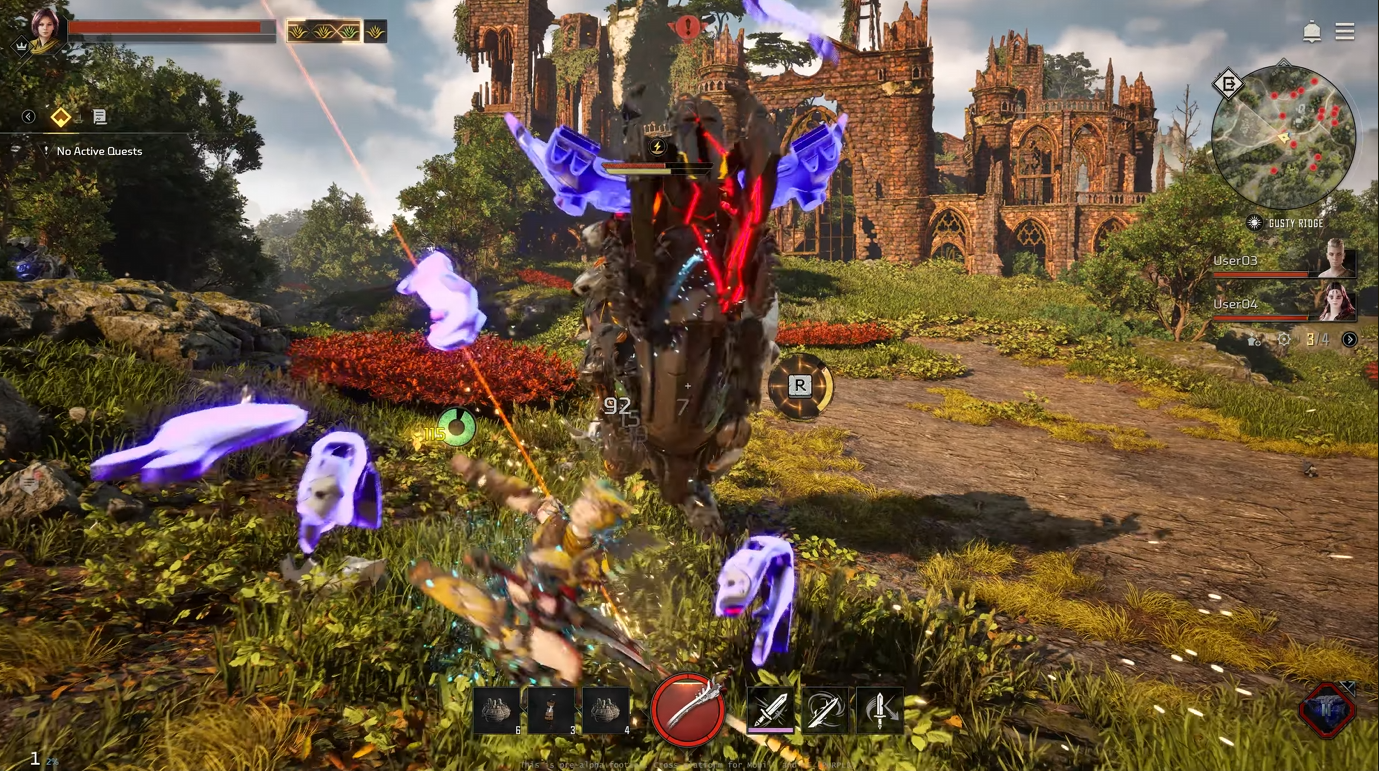
Task: Use the consumable slot with count 6
Action: (x=497, y=711)
